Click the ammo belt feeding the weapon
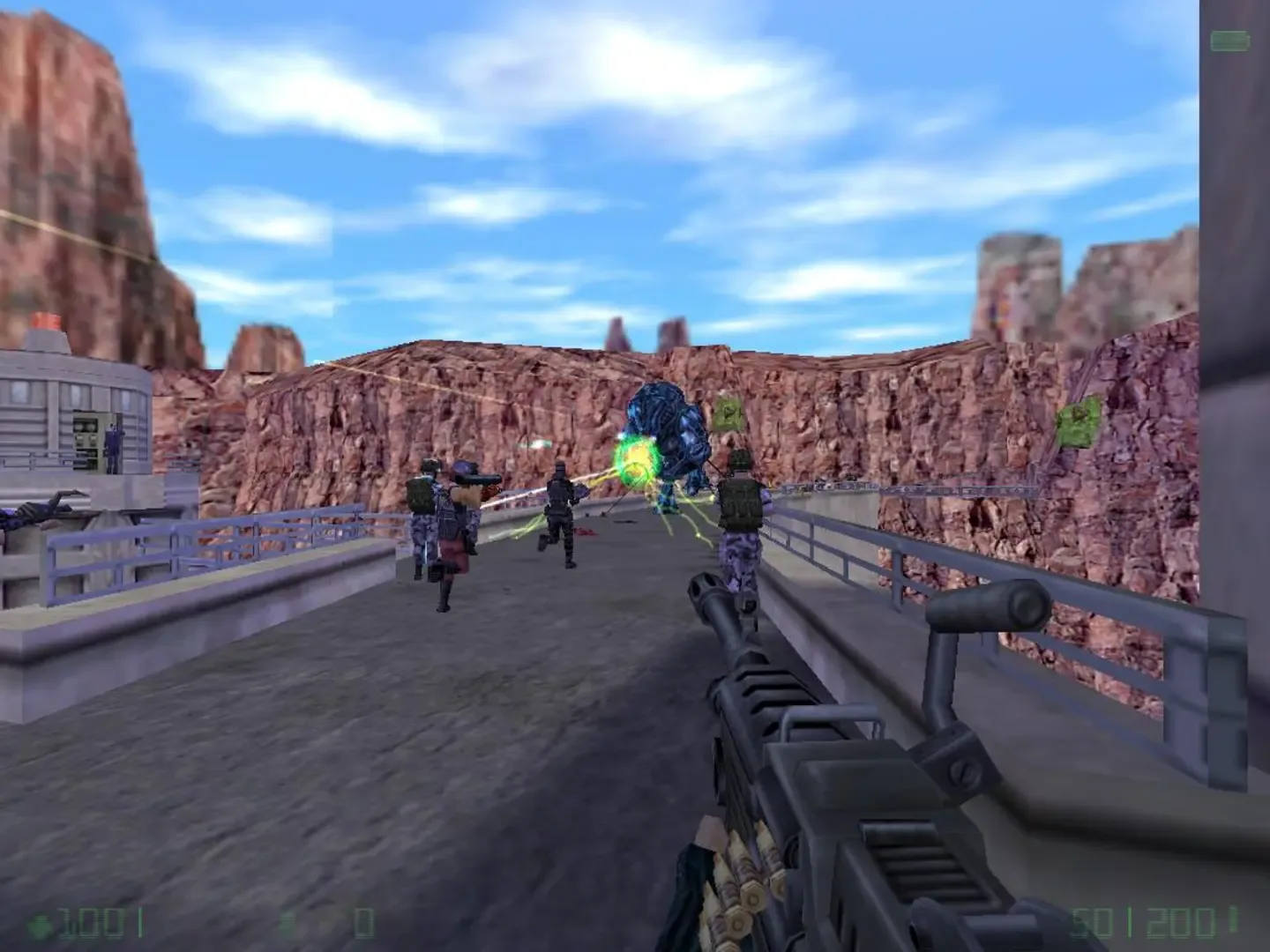This screenshot has width=1270, height=952. coord(743,881)
